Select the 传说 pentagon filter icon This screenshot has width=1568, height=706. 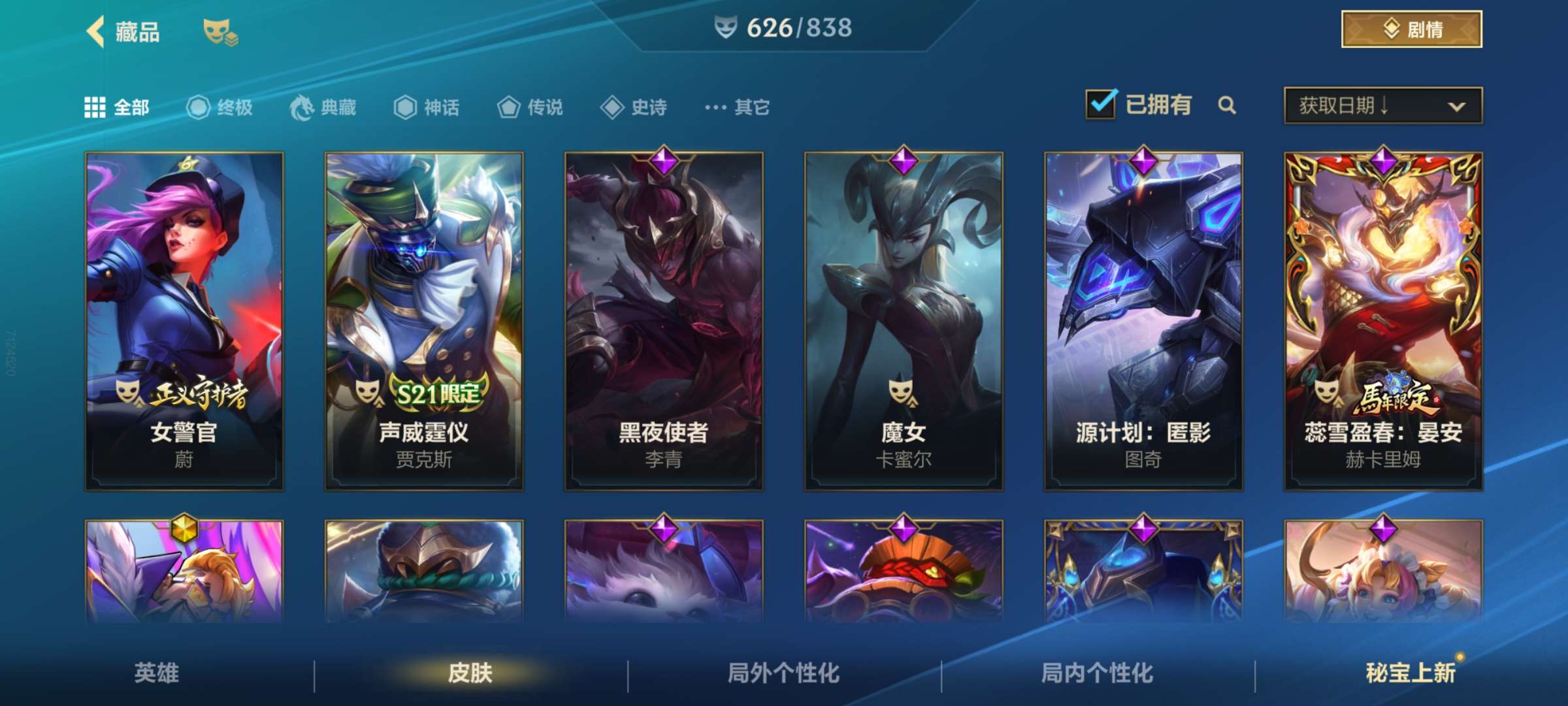pos(508,109)
